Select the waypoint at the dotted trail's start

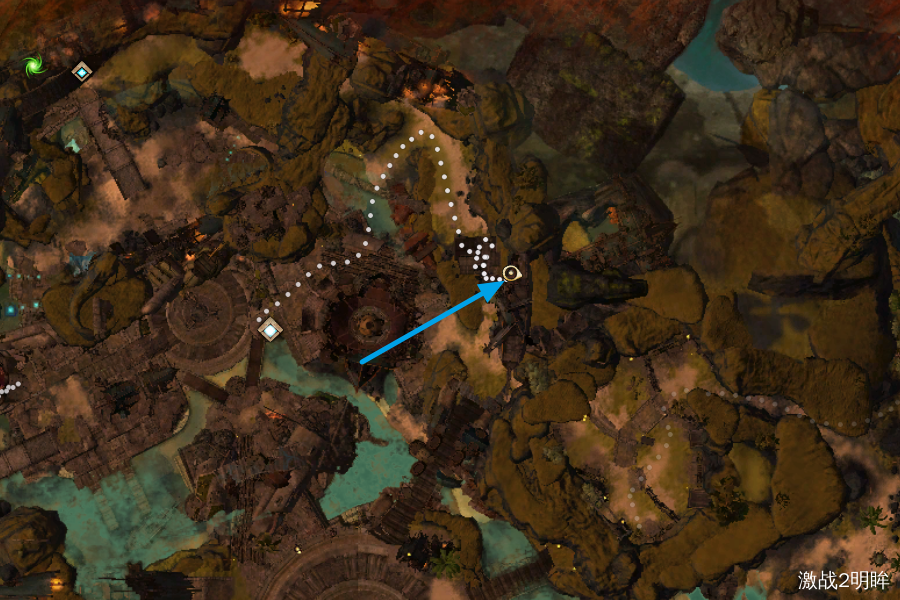[269, 328]
